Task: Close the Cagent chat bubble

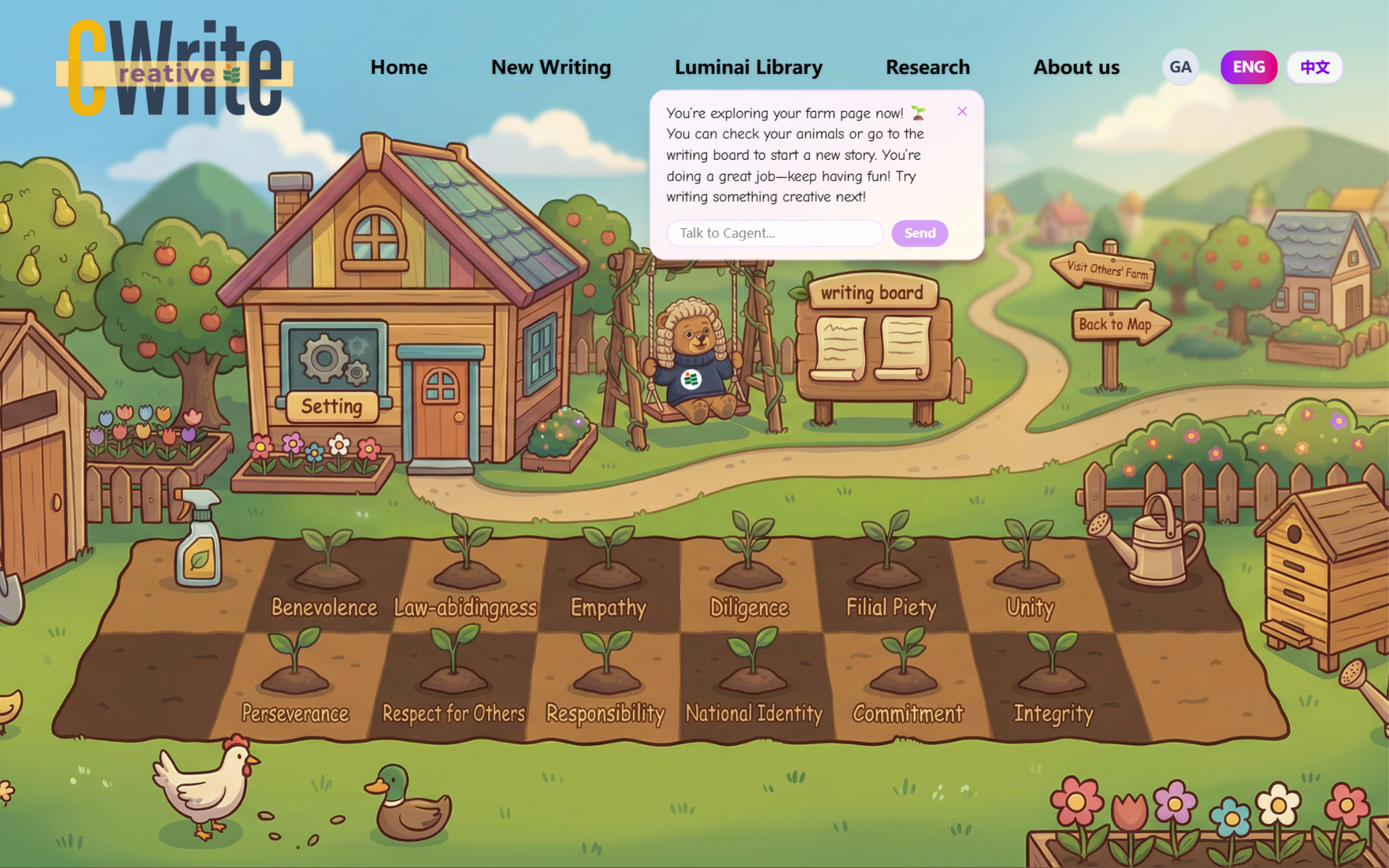Action: tap(962, 111)
